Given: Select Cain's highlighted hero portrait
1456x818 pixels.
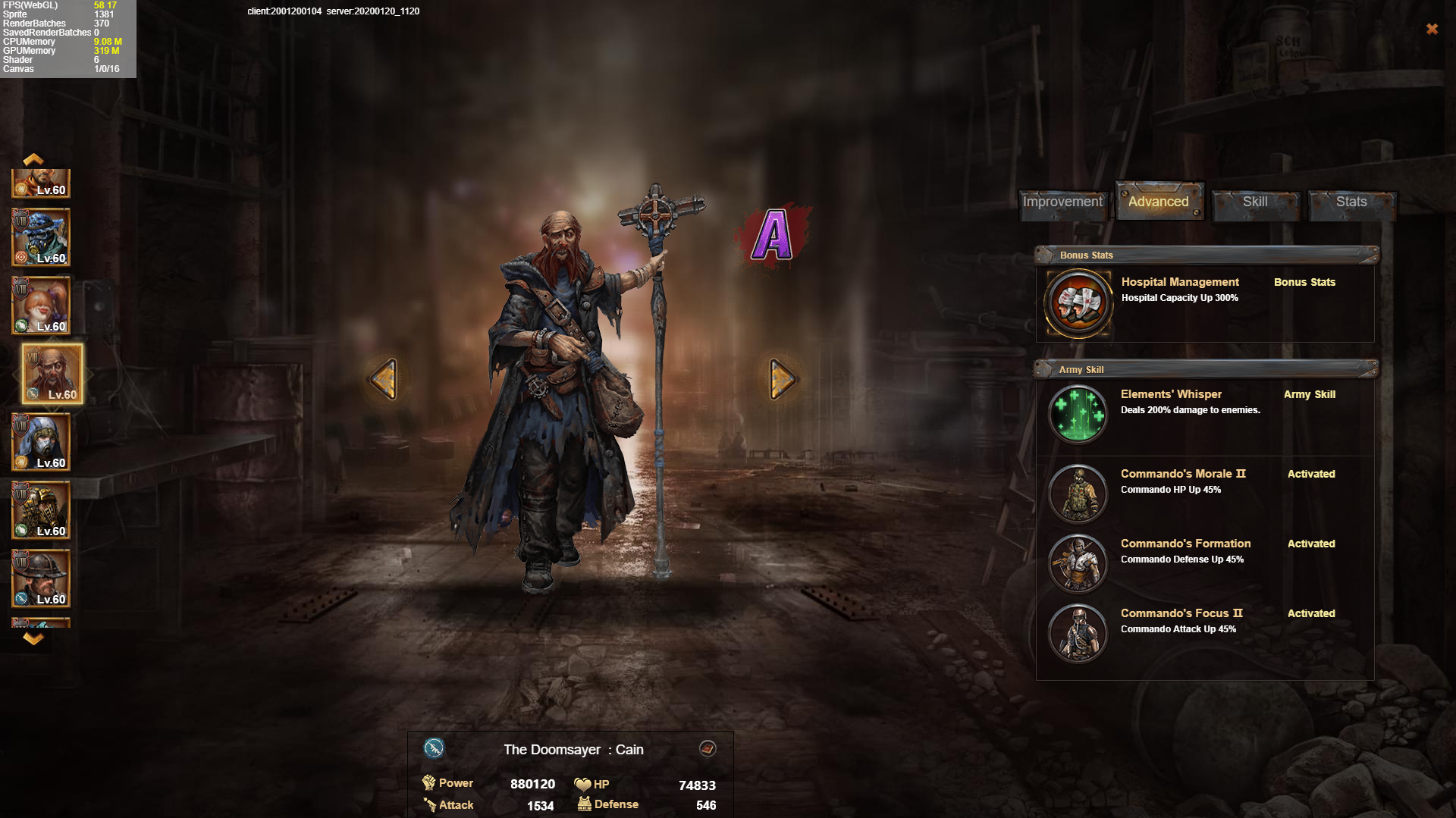Looking at the screenshot, I should click(x=52, y=374).
